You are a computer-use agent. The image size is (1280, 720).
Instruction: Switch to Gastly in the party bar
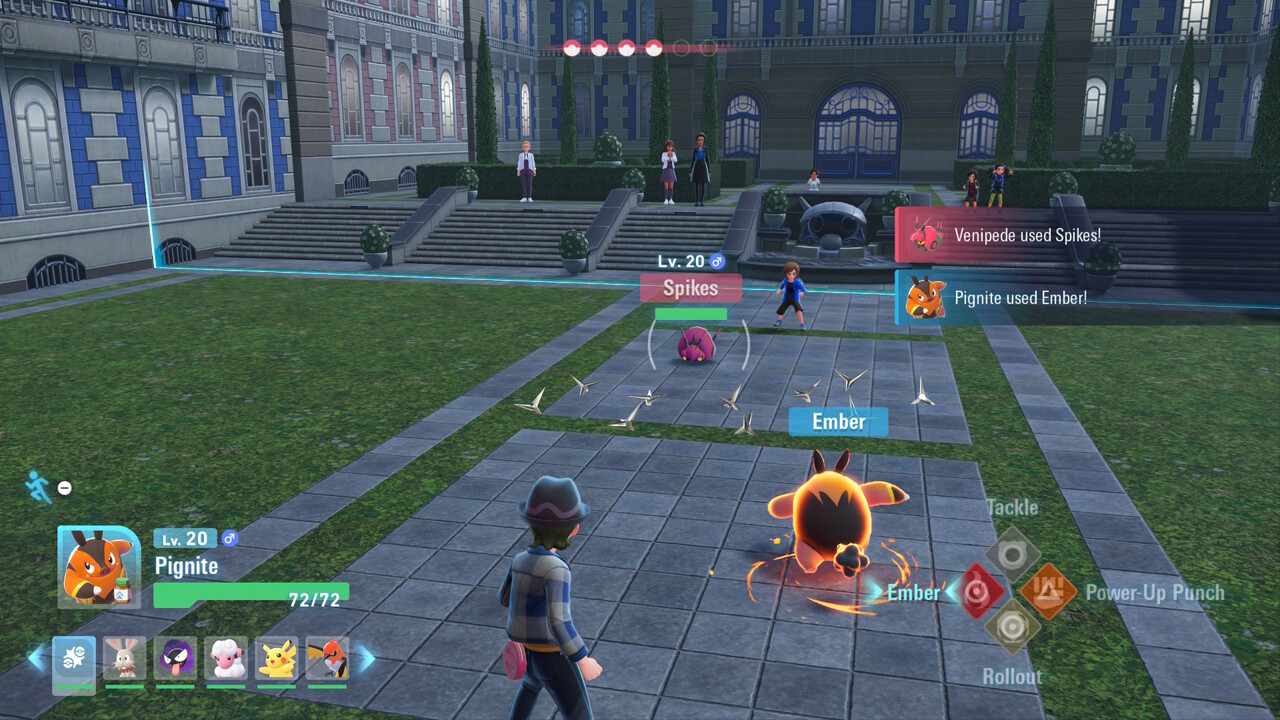point(175,659)
